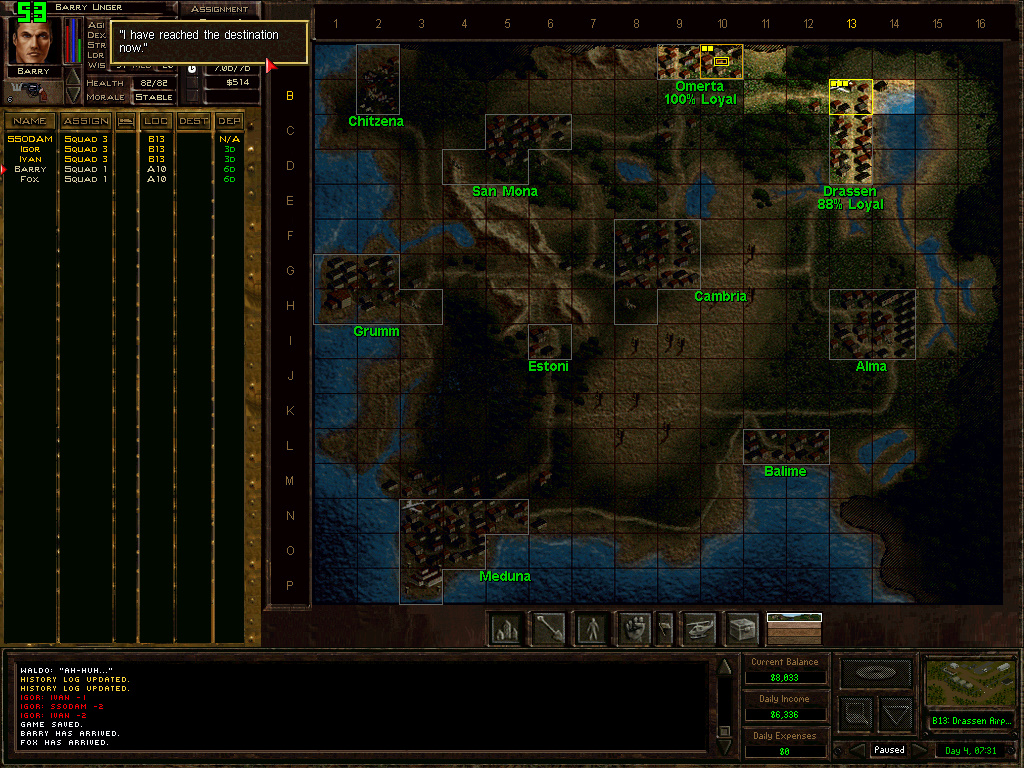Toggle the sector inventory crate button
This screenshot has height=768, width=1024.
point(742,628)
